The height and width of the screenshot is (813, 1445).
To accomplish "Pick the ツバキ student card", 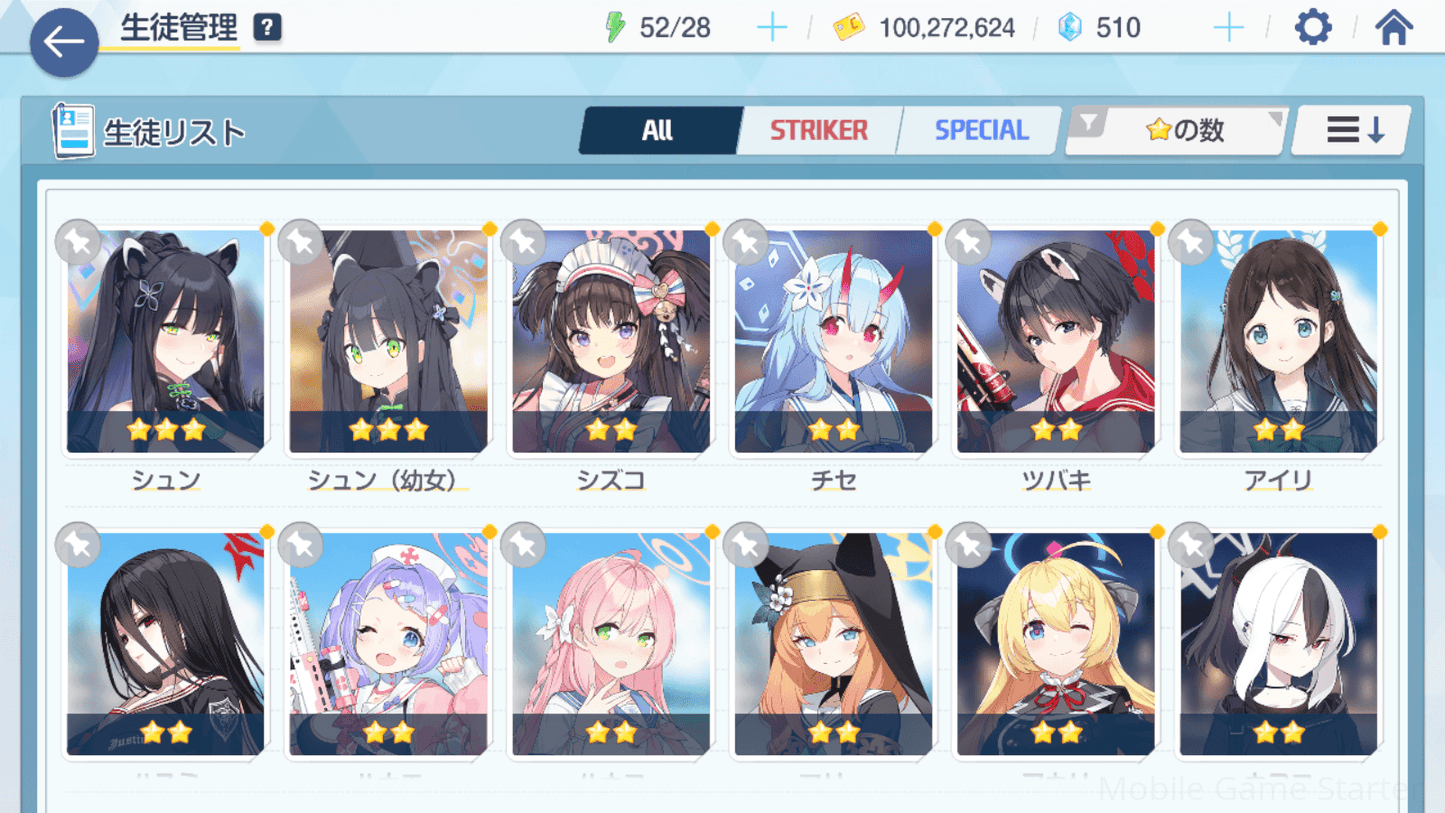I will pyautogui.click(x=1056, y=342).
